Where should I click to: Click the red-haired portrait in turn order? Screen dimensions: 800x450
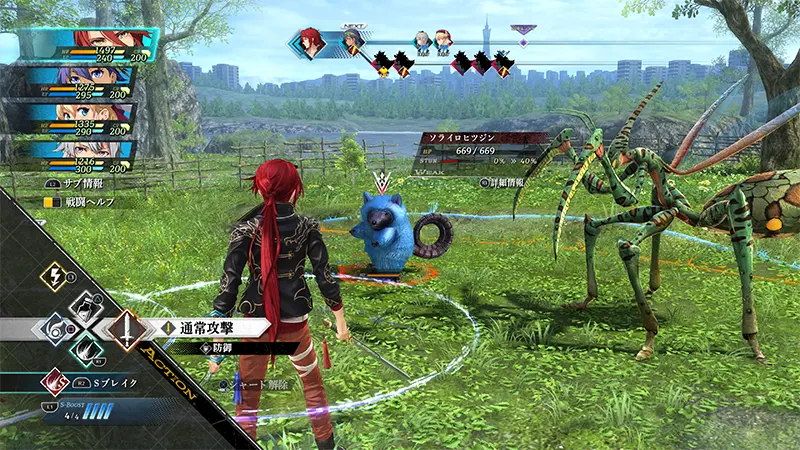pyautogui.click(x=312, y=42)
